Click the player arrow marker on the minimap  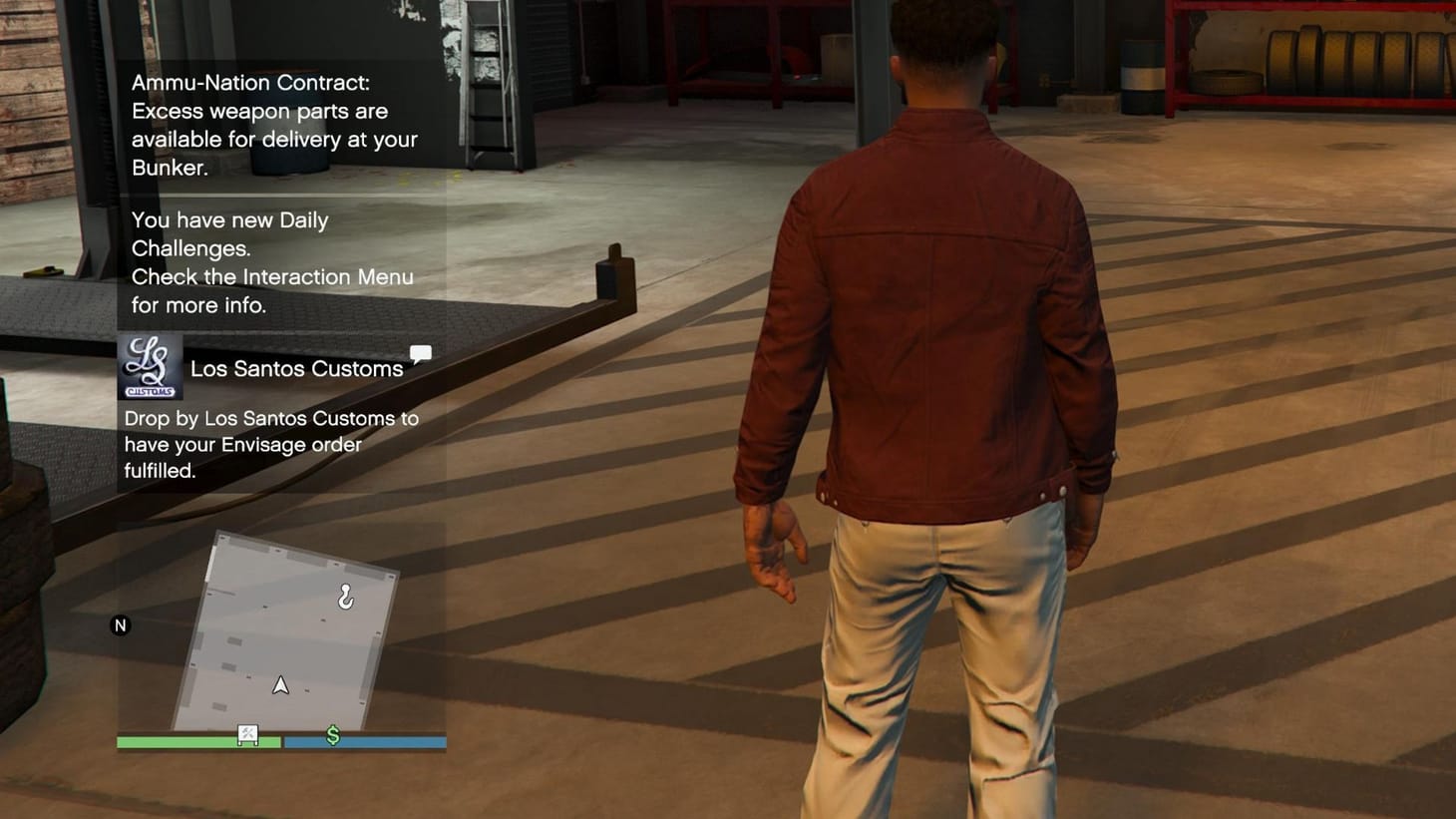pyautogui.click(x=280, y=685)
